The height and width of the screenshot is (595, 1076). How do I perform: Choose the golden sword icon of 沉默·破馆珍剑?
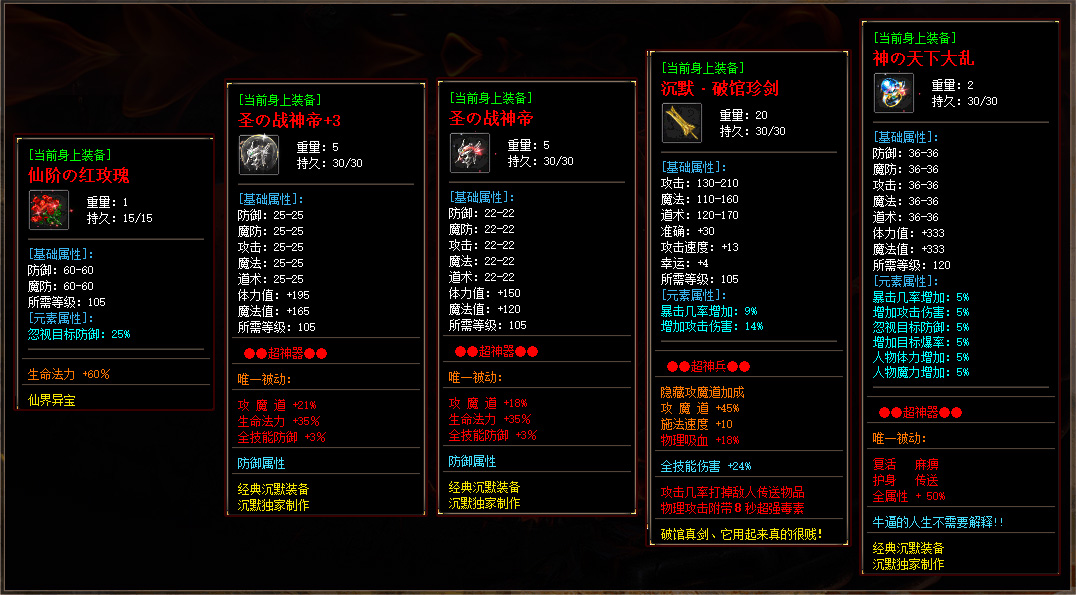(x=681, y=123)
